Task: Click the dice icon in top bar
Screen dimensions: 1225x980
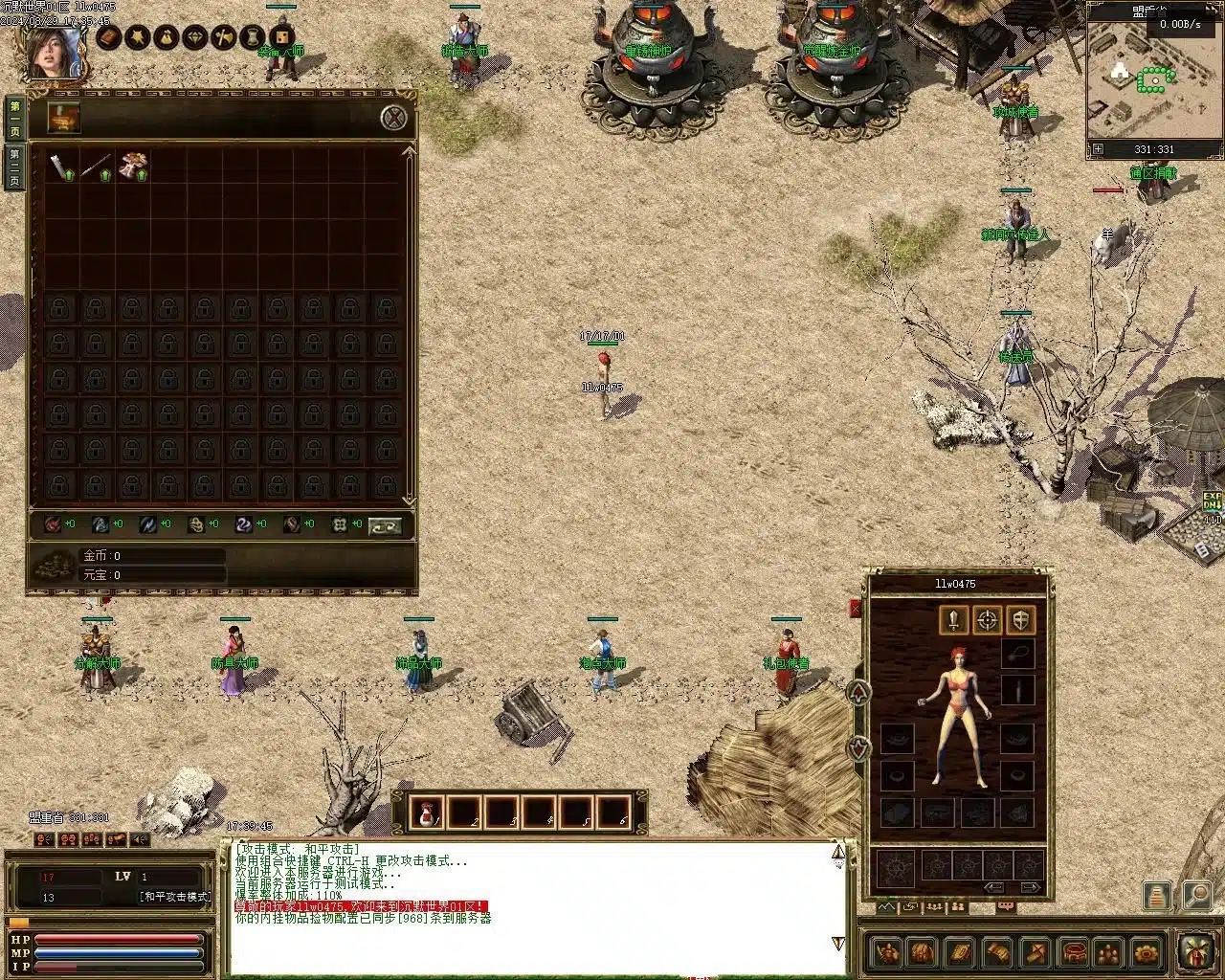Action: [281, 37]
